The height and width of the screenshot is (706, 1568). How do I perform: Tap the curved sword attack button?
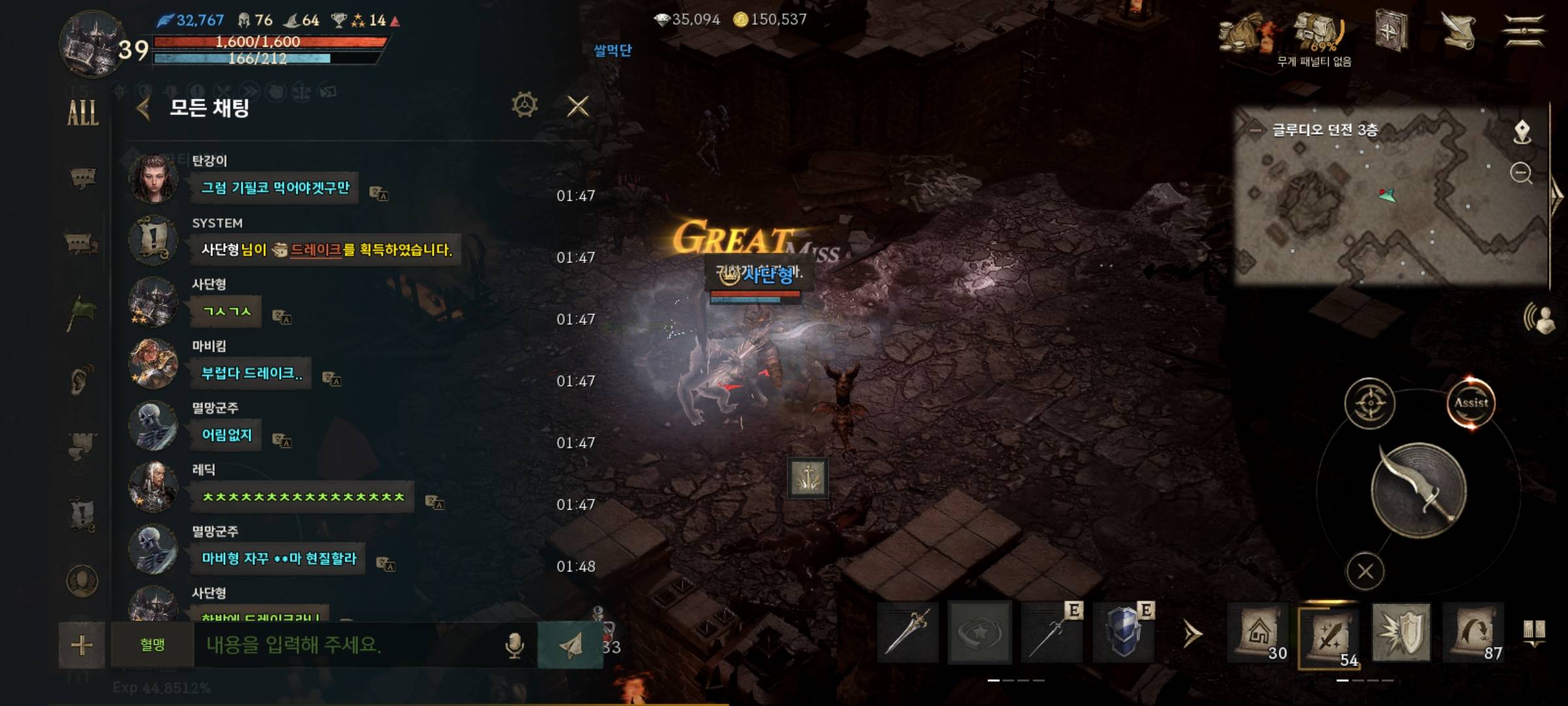pos(1418,490)
